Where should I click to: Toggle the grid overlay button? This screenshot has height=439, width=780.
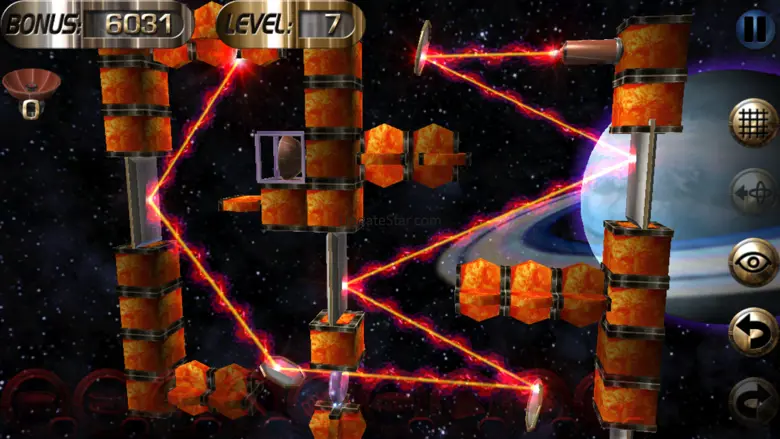754,123
